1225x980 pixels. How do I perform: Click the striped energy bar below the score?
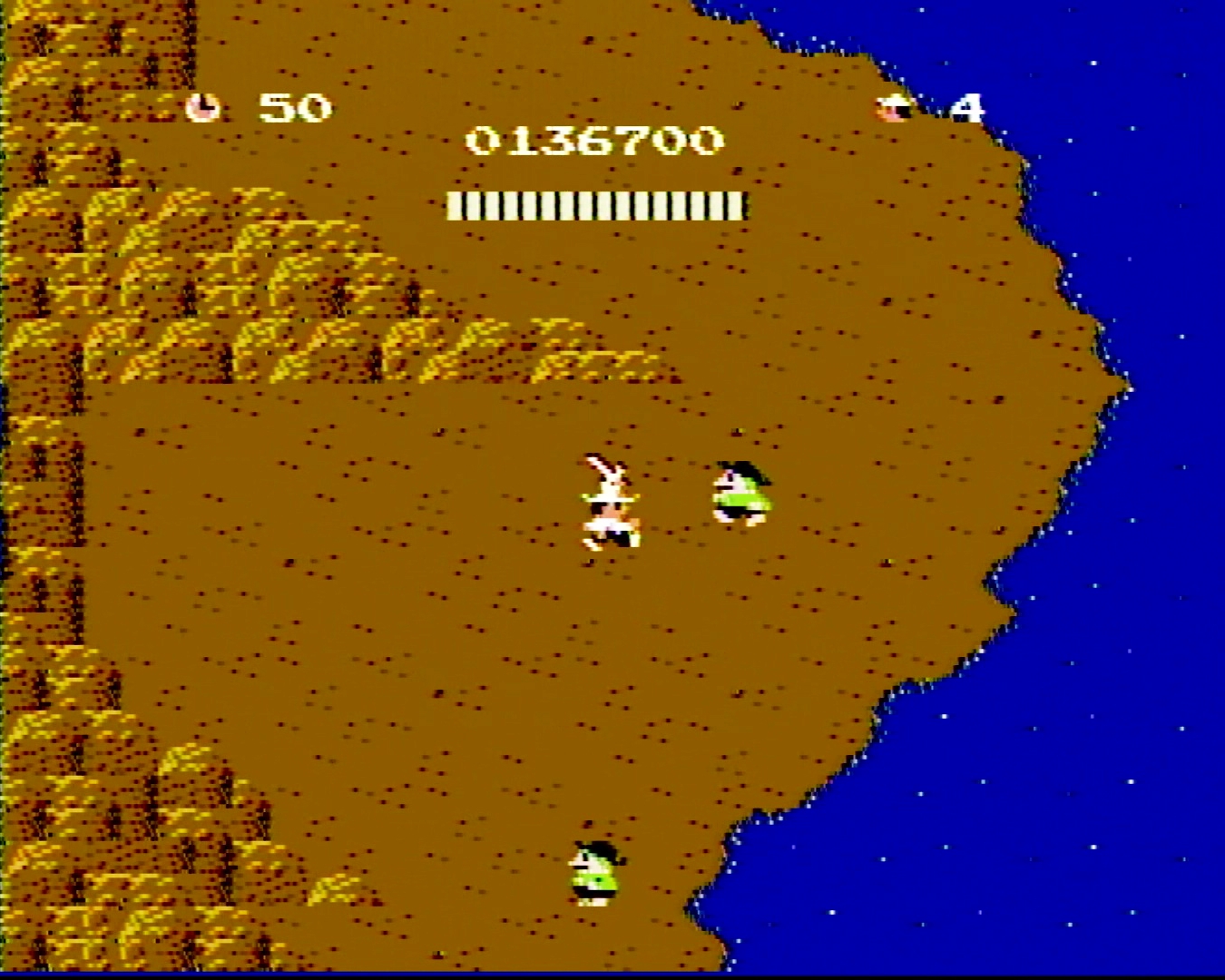(x=597, y=207)
